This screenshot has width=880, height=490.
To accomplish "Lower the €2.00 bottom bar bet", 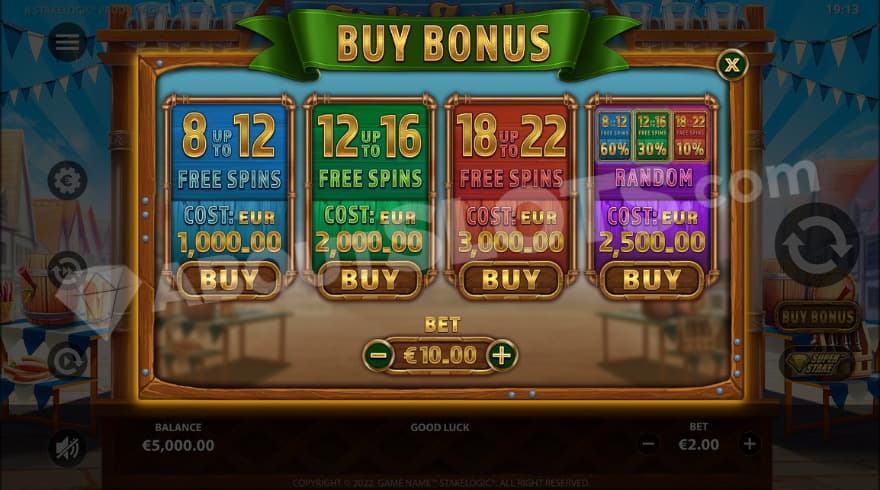I will pos(648,444).
